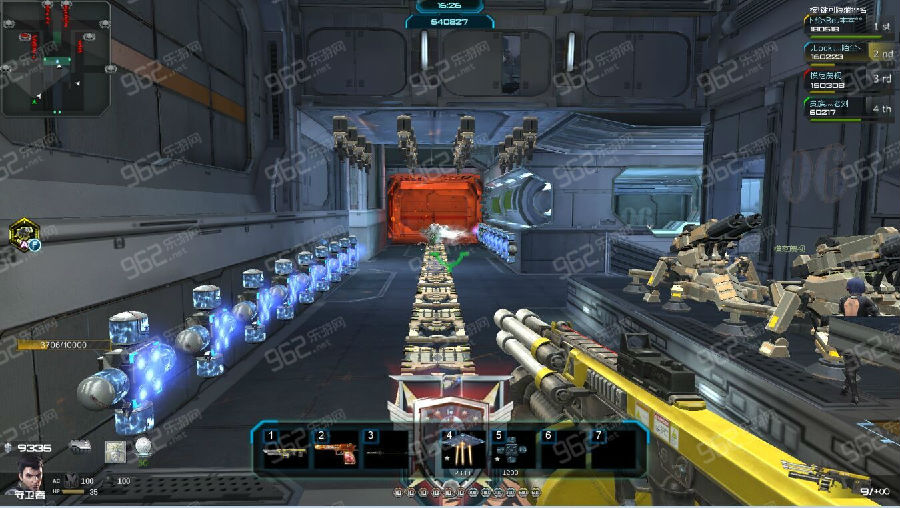Viewport: 900px width, 508px height.
Task: Choose the trap item in slot 5
Action: tap(512, 451)
